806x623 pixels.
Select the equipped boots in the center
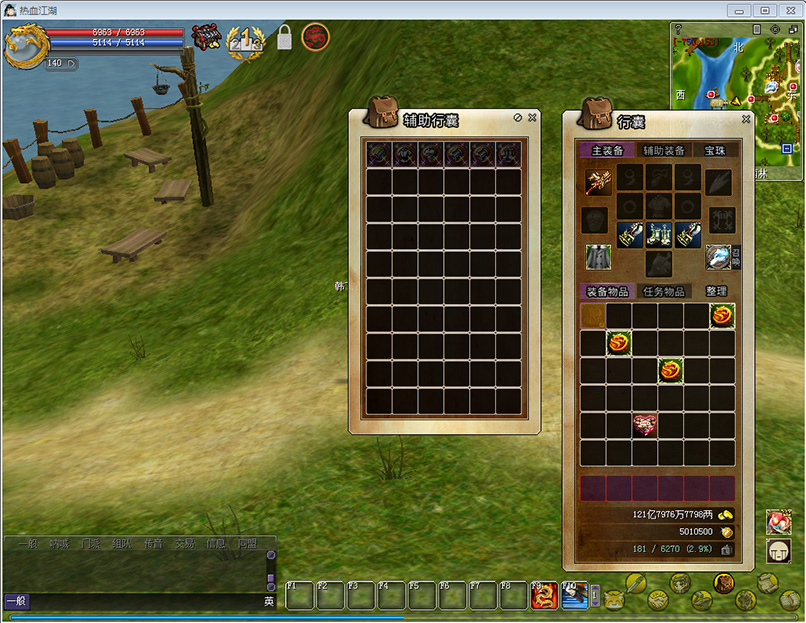tap(658, 234)
